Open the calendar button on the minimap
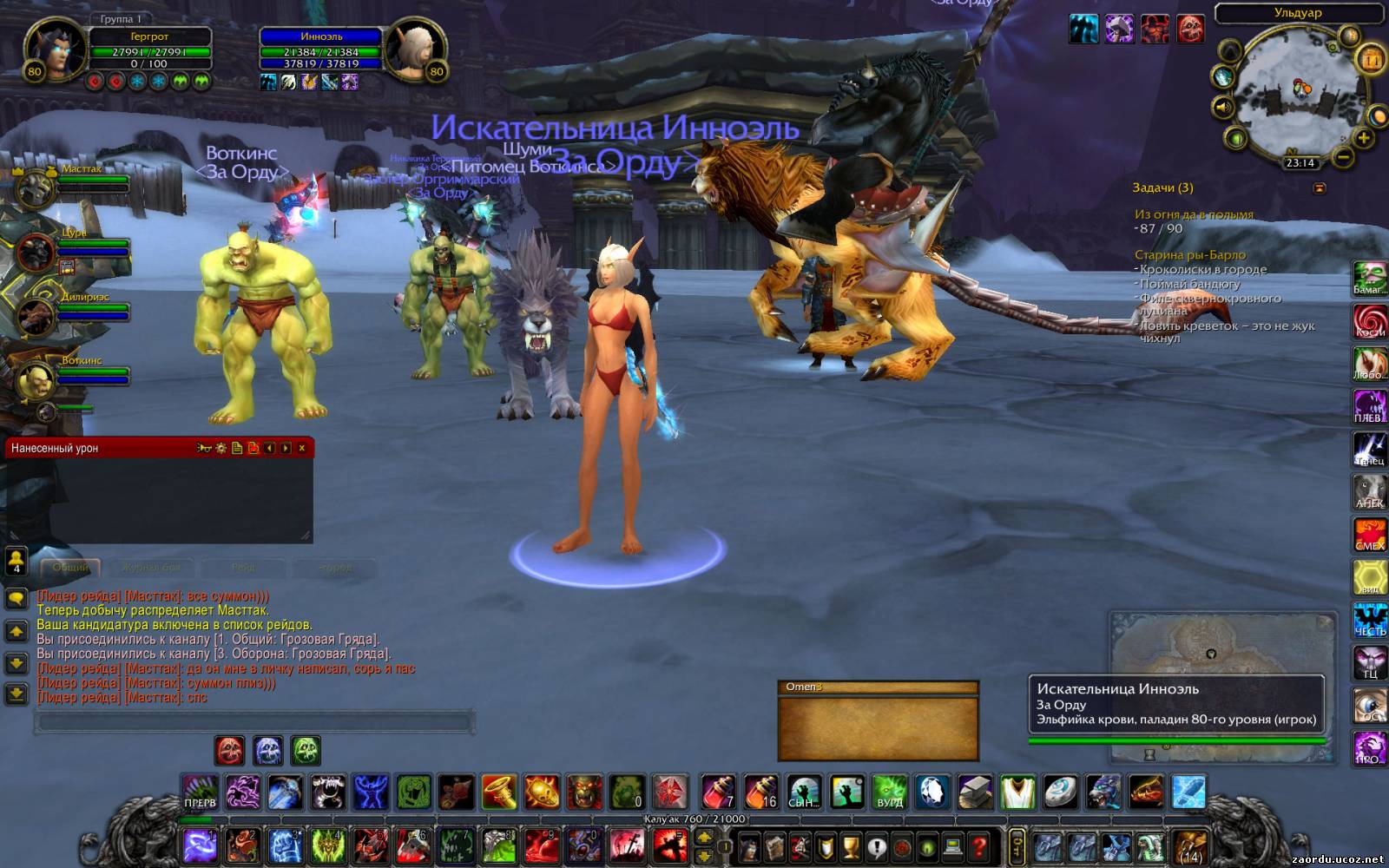 coord(1371,60)
